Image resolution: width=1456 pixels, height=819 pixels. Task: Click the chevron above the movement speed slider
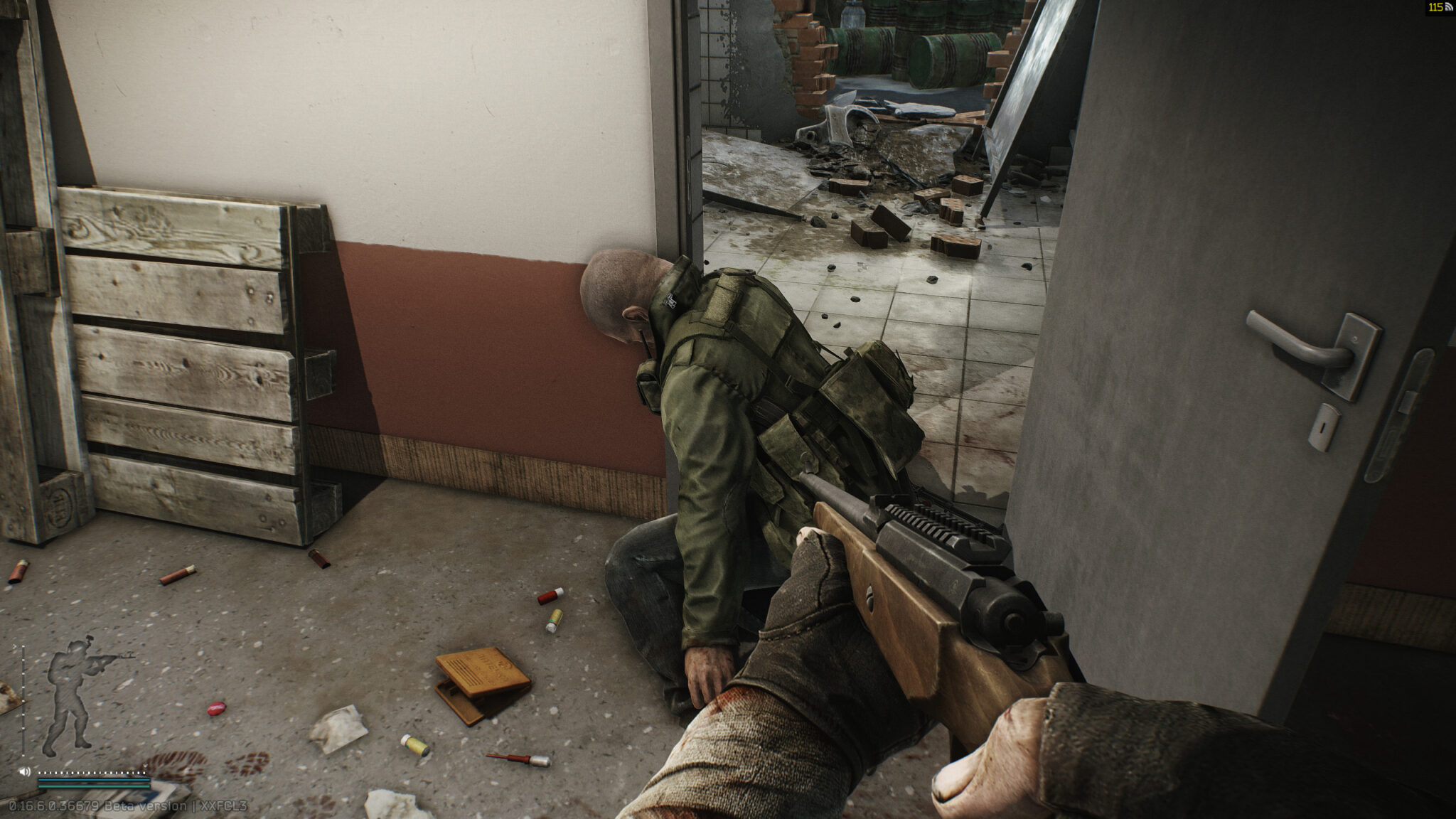(x=14, y=646)
